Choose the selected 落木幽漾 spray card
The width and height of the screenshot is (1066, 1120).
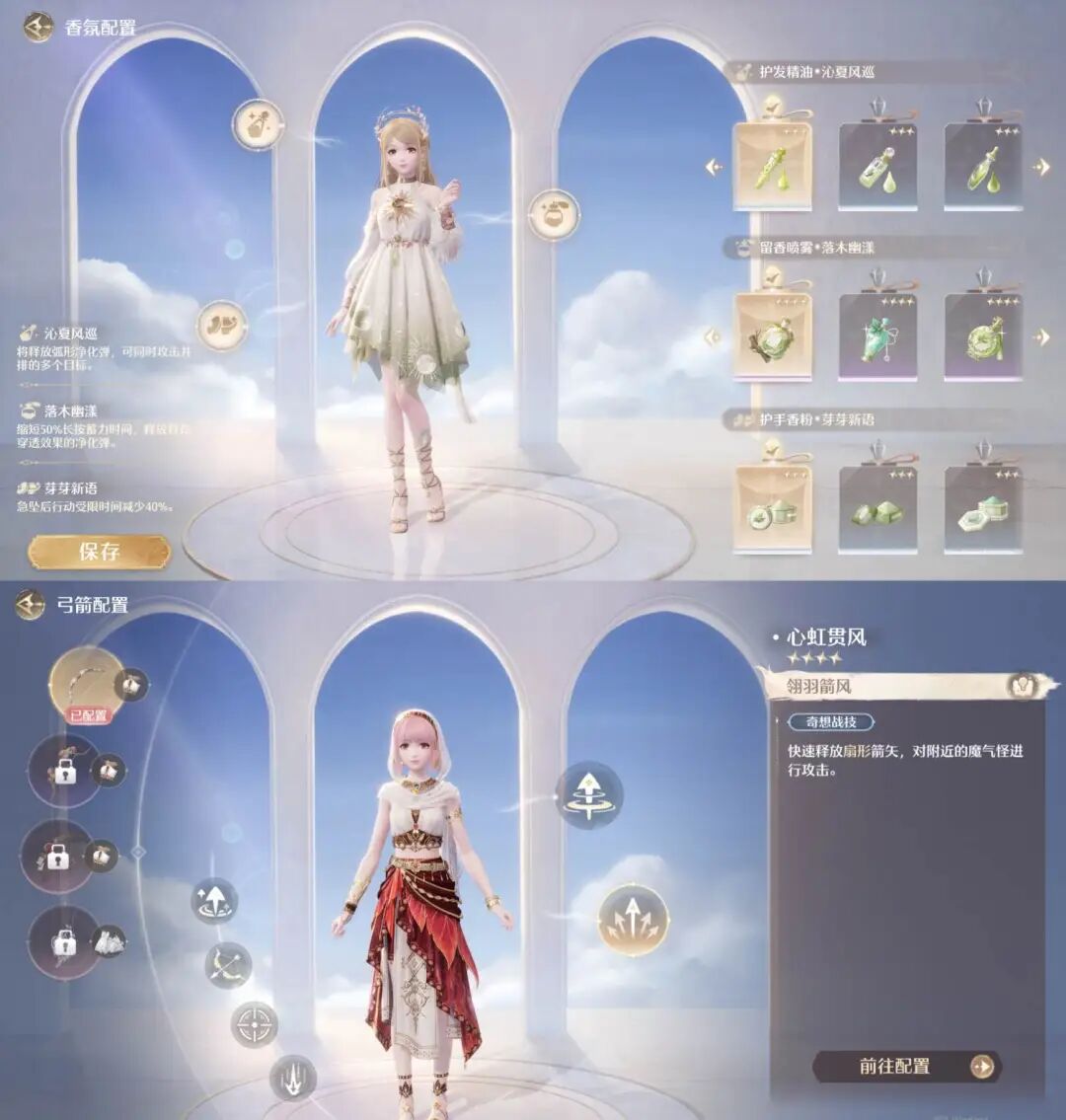(772, 336)
